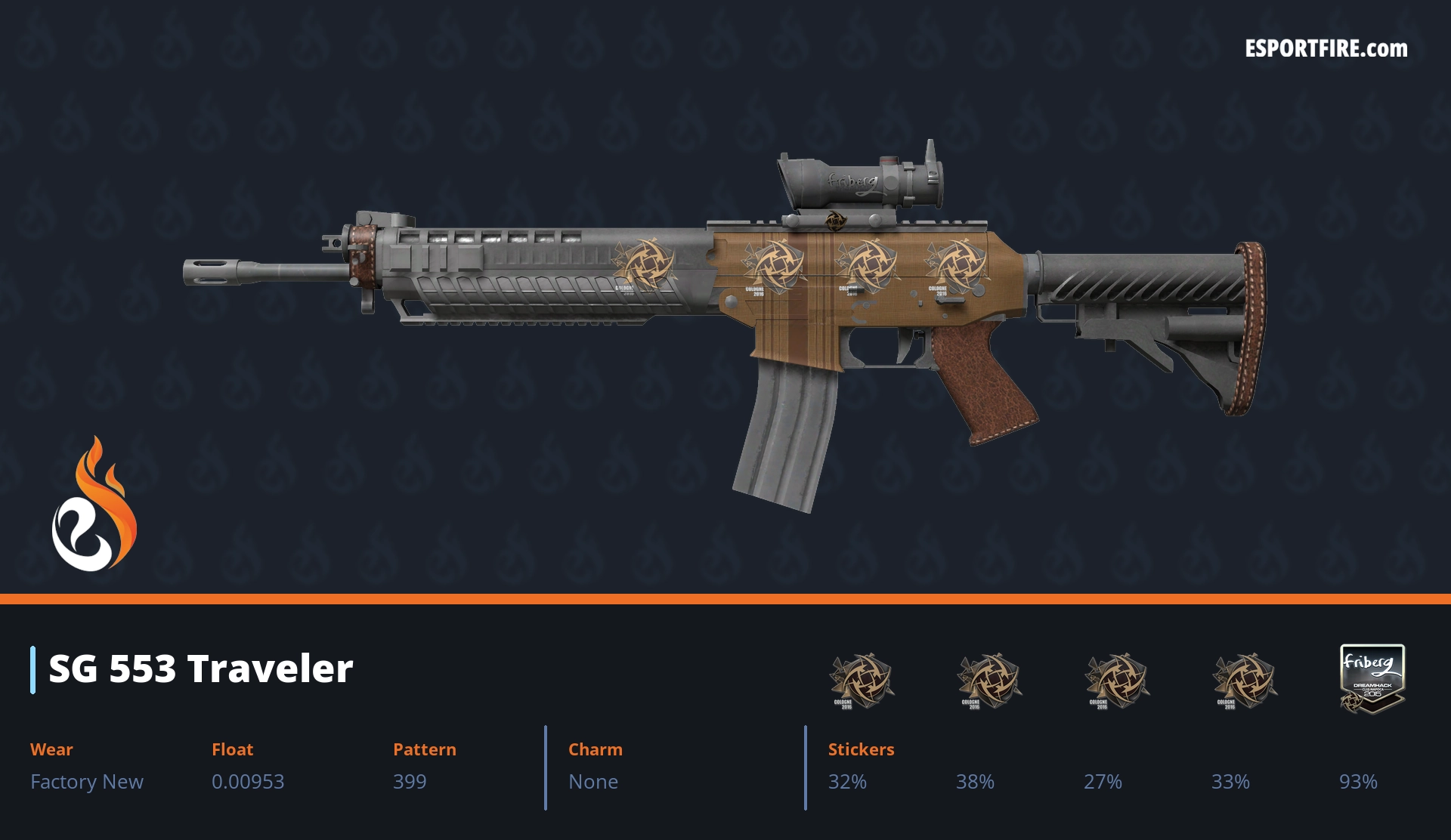The width and height of the screenshot is (1451, 840).
Task: Select the friberg DreamHack 2015 sticker thumbnail
Action: 1372,678
